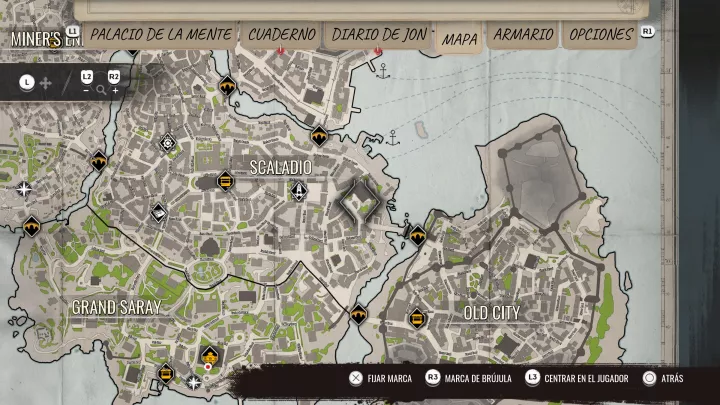Switch to the Palacio de la Mente tab
The image size is (720, 405).
(161, 34)
